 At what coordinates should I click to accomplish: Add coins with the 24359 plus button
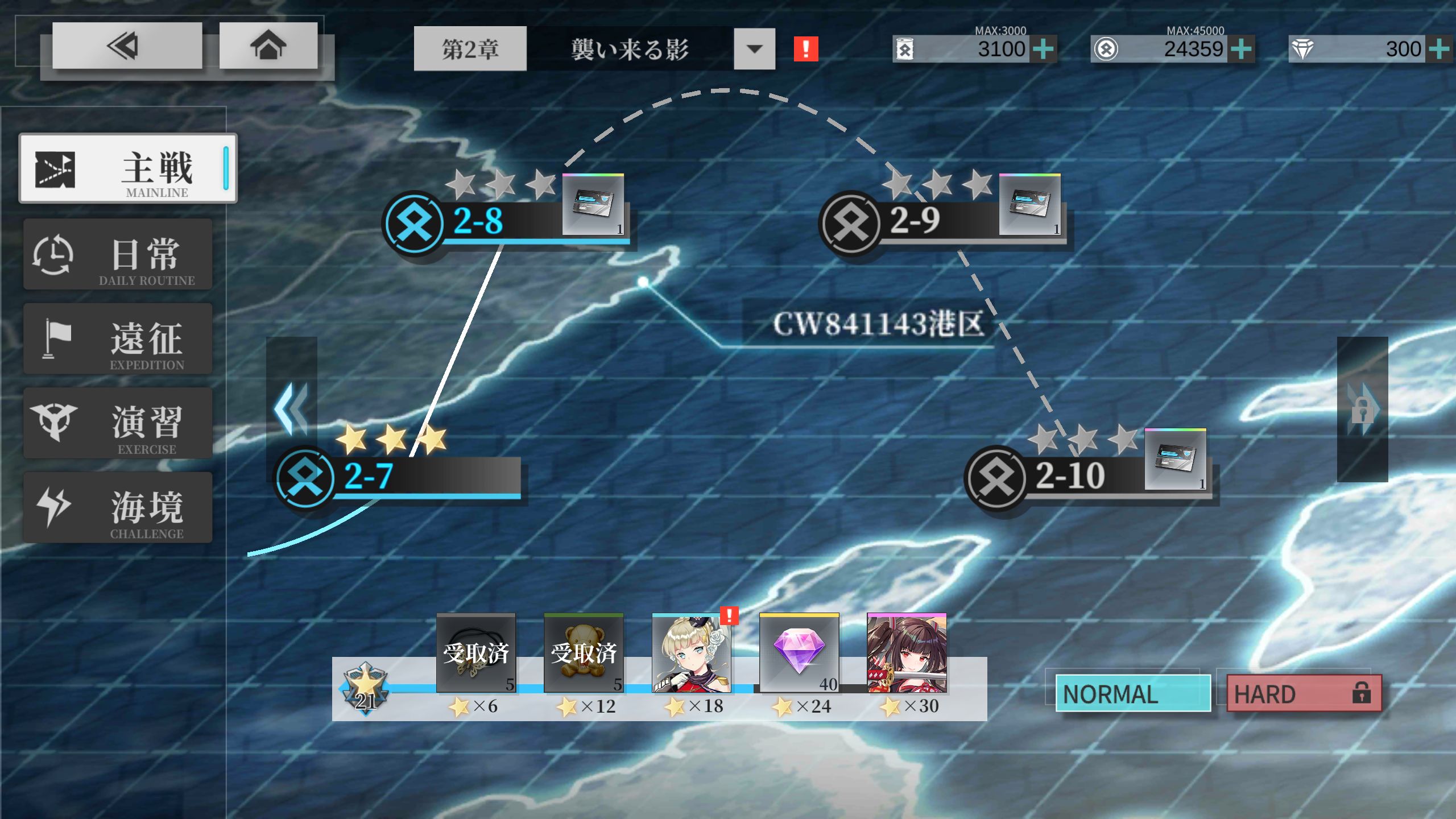[x=1241, y=49]
